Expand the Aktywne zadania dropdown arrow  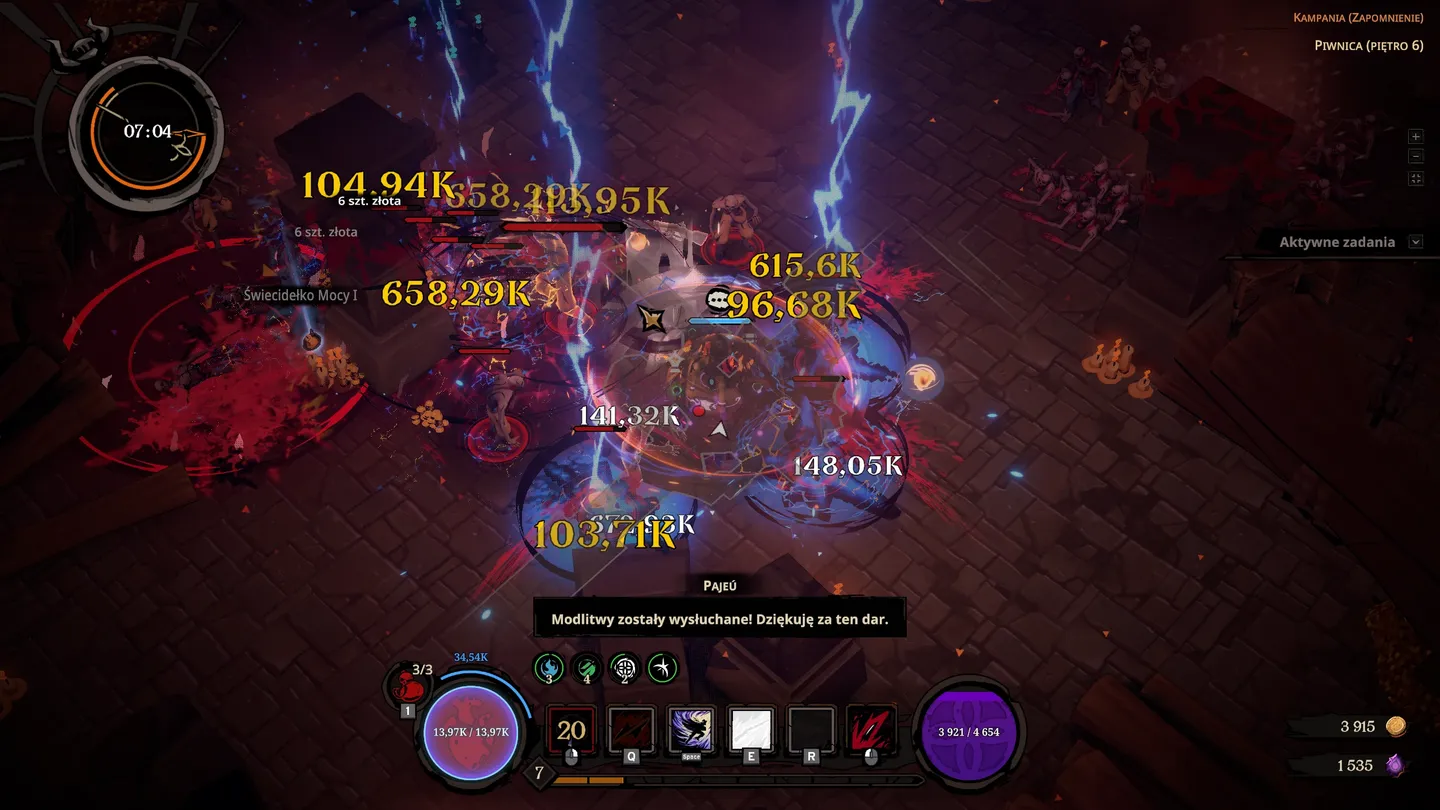(x=1415, y=242)
